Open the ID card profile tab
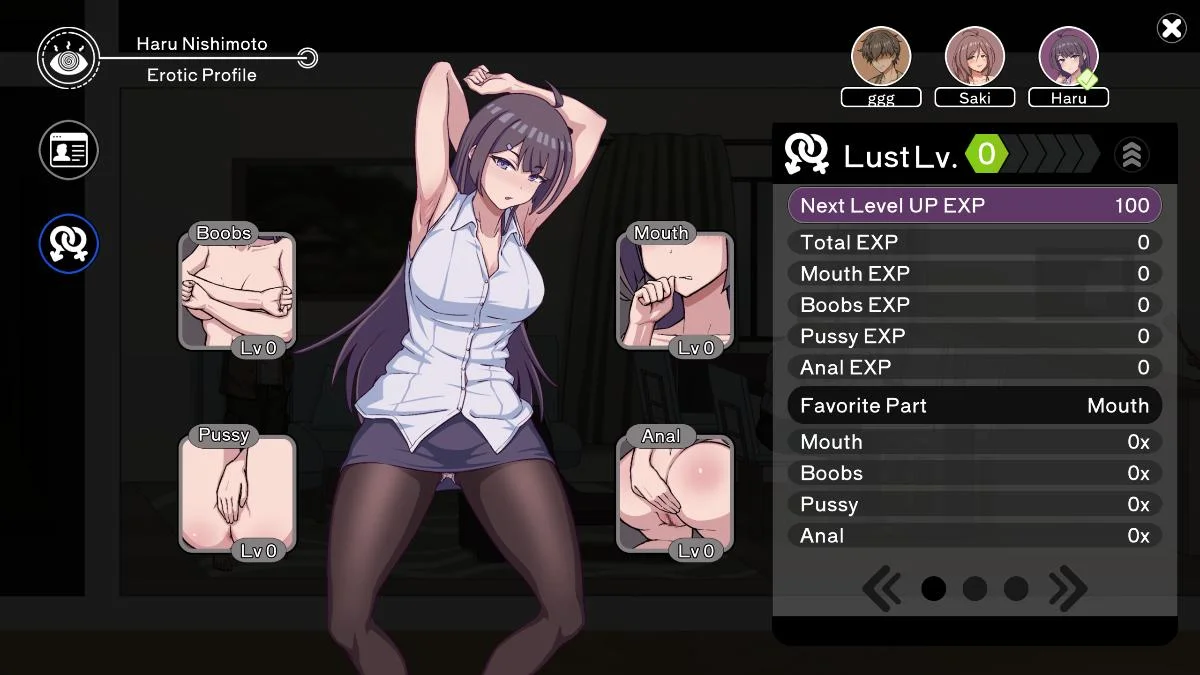The width and height of the screenshot is (1200, 675). (x=68, y=150)
